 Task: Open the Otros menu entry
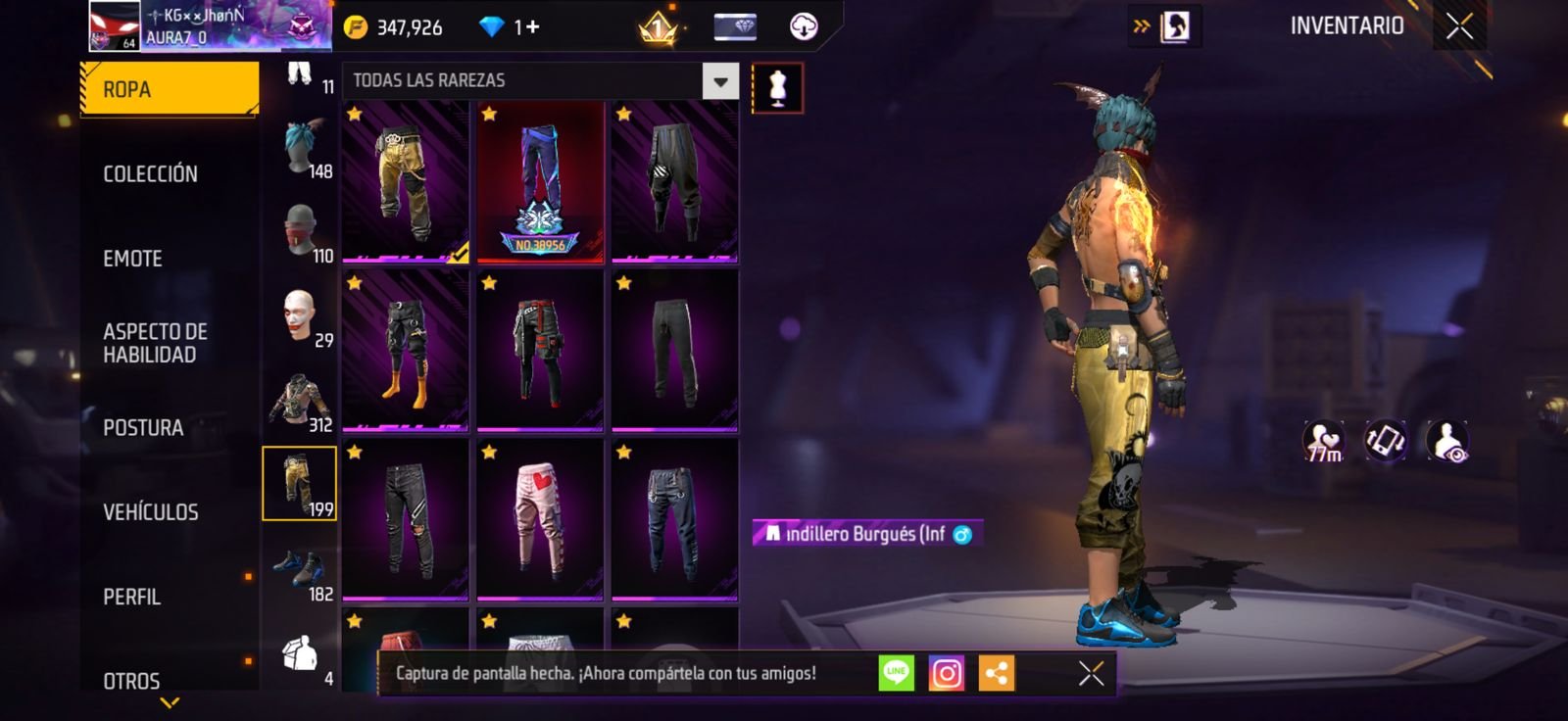(x=131, y=680)
